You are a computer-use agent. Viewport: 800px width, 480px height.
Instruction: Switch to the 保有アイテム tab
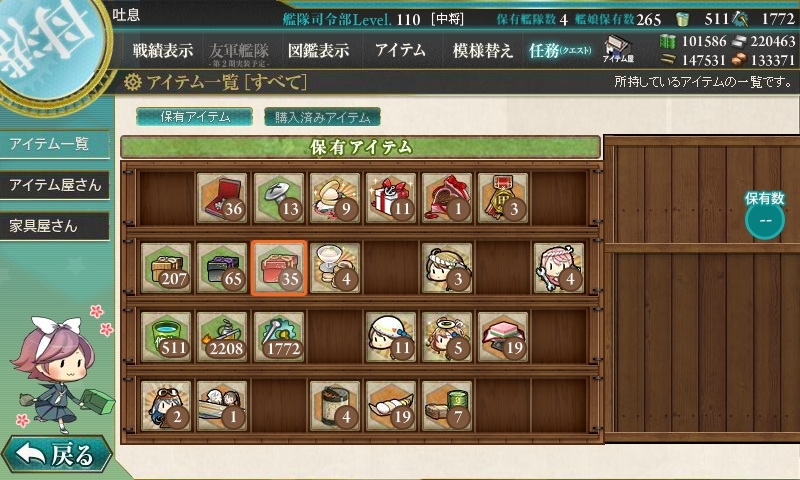pyautogui.click(x=195, y=117)
